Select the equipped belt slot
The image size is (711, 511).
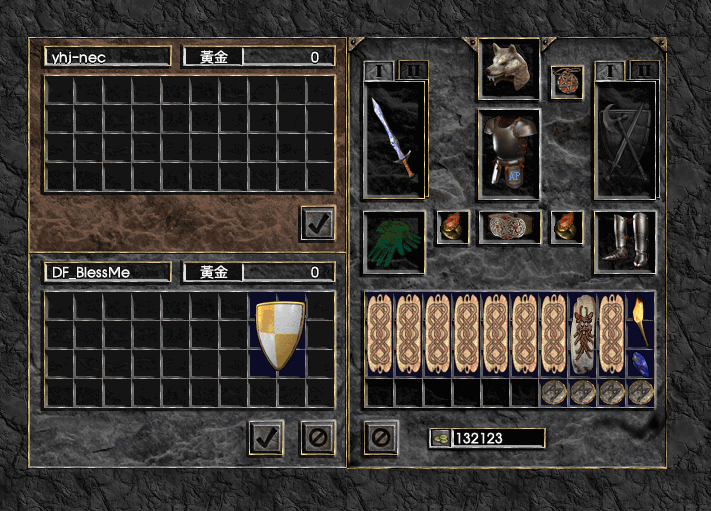click(x=508, y=227)
